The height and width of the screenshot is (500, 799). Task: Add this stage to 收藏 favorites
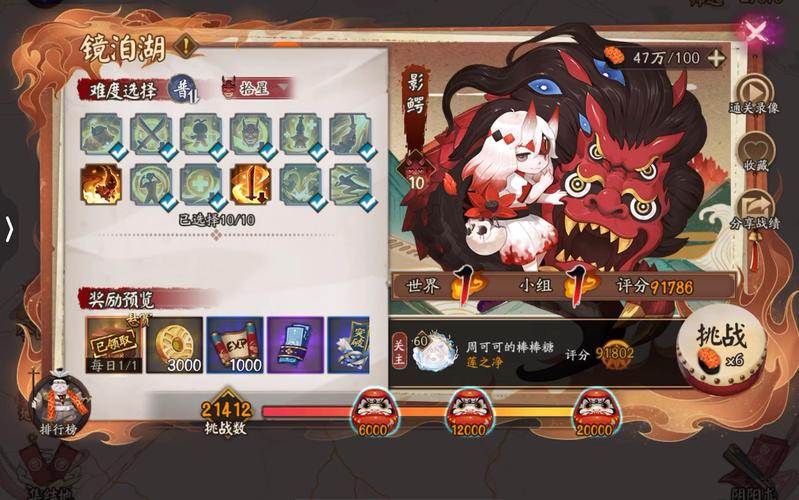click(755, 151)
